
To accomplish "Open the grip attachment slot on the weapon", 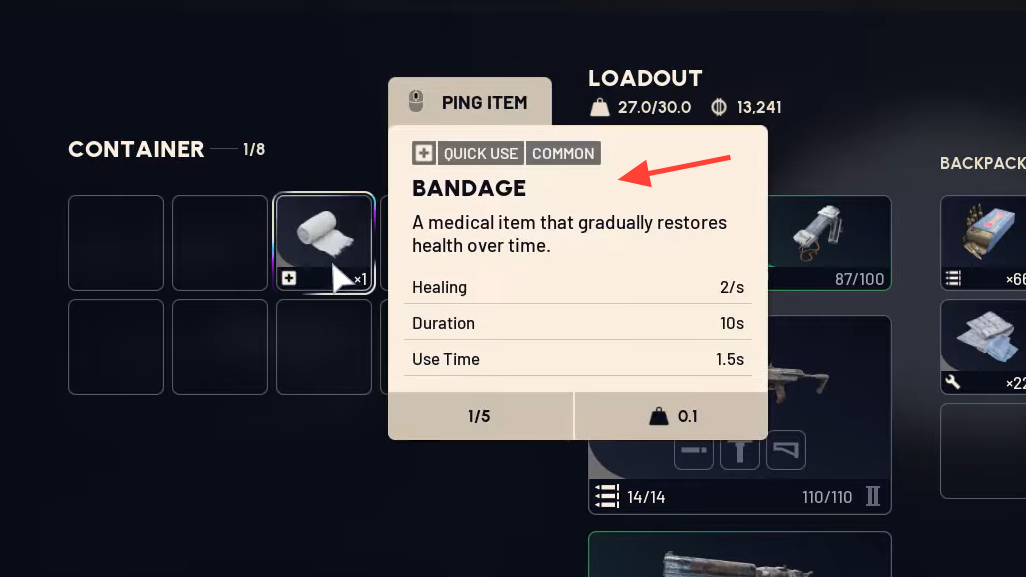I will tap(741, 451).
